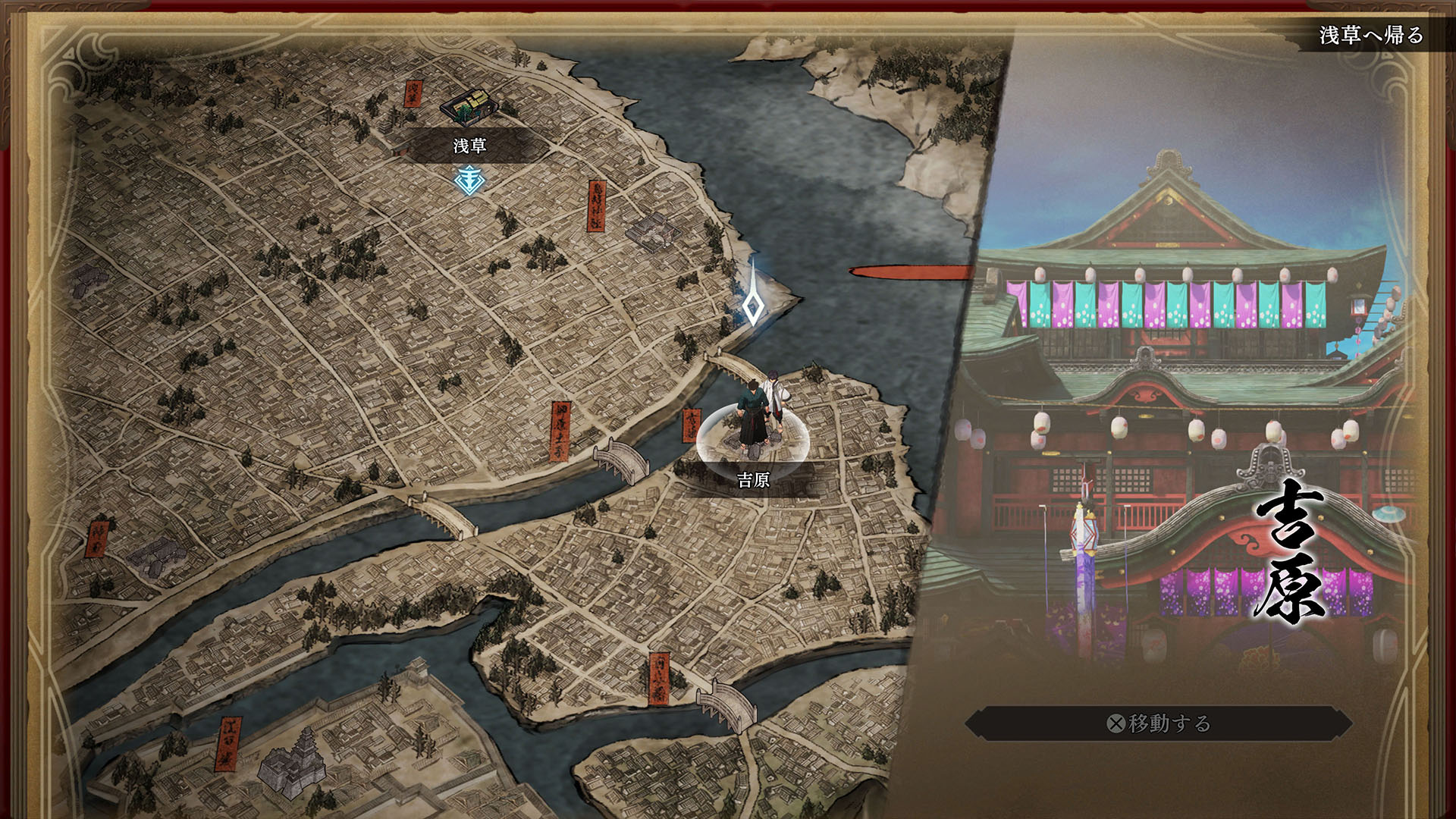Click the blue crest marker below 浅草
The height and width of the screenshot is (819, 1456).
pos(469,180)
